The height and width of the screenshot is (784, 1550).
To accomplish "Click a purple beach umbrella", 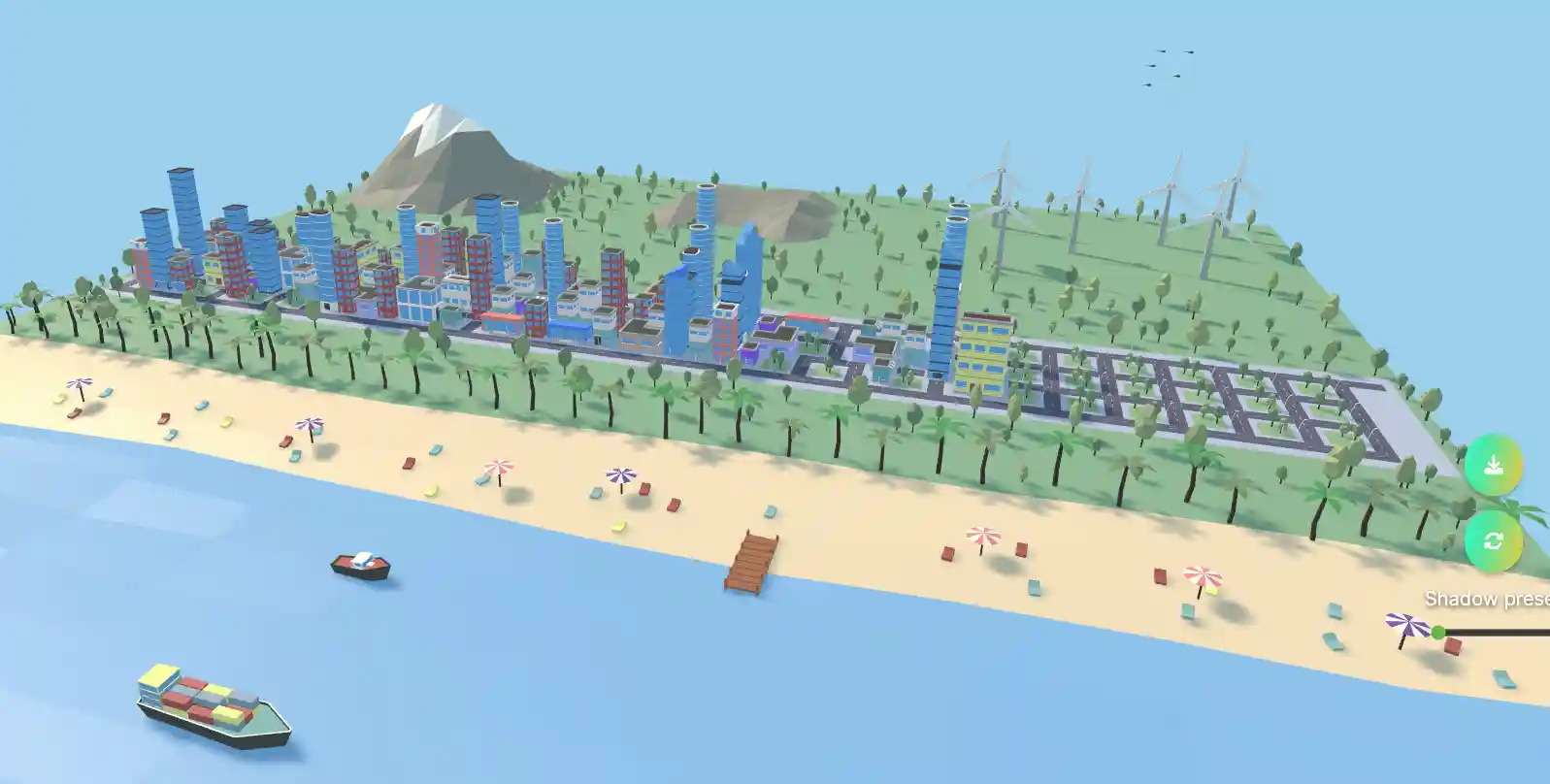I will tap(309, 424).
